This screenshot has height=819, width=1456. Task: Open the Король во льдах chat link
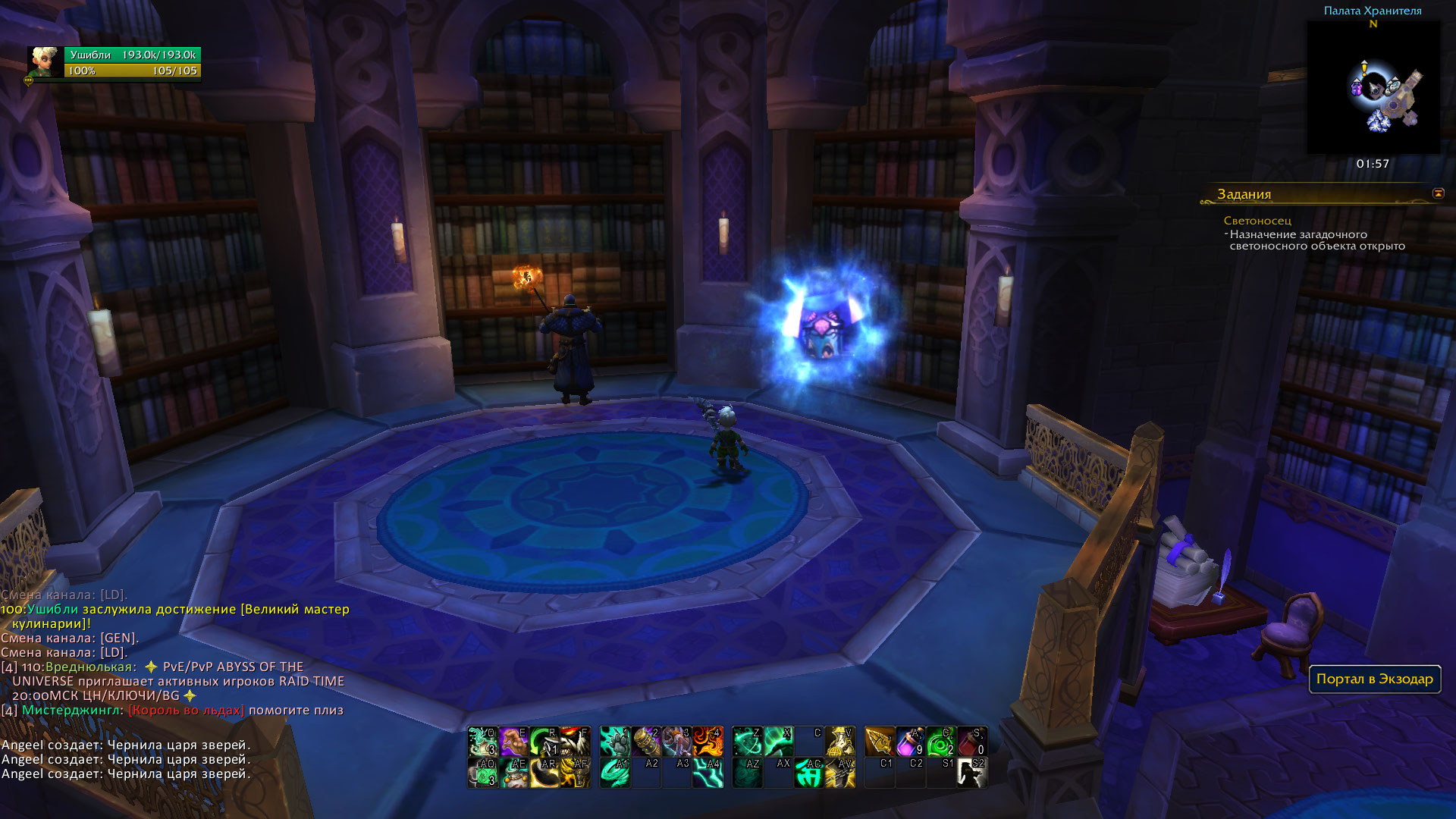pyautogui.click(x=187, y=710)
